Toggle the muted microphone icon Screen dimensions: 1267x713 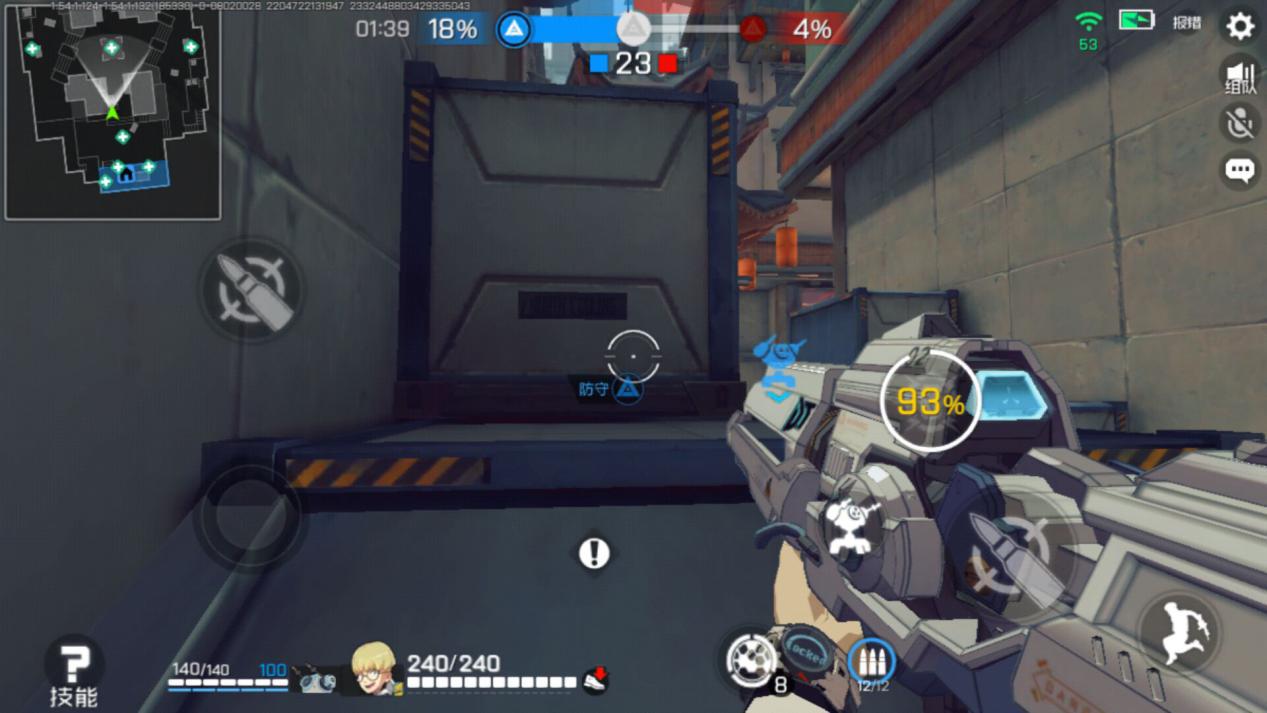1240,123
